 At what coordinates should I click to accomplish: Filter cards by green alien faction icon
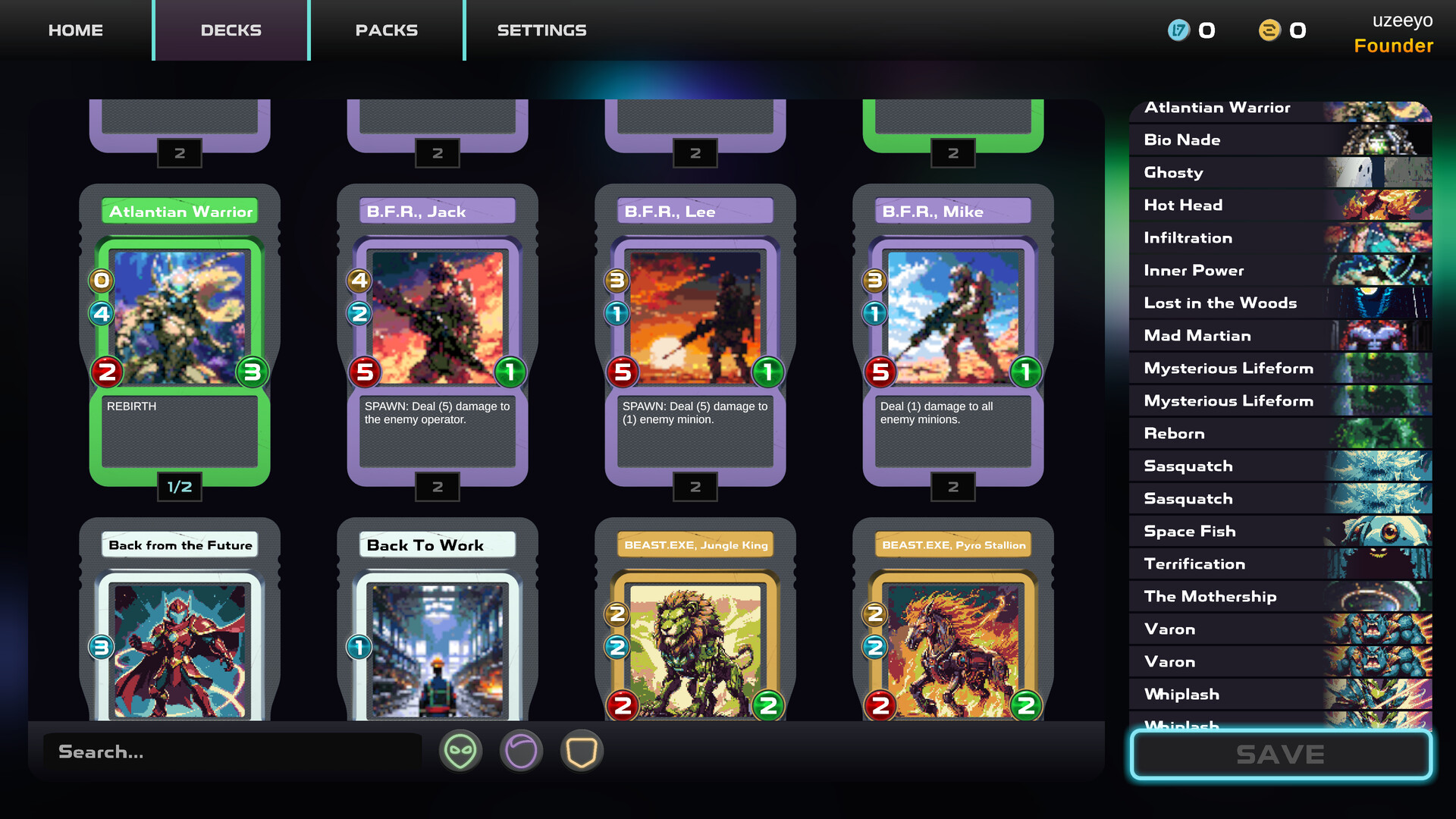click(460, 752)
